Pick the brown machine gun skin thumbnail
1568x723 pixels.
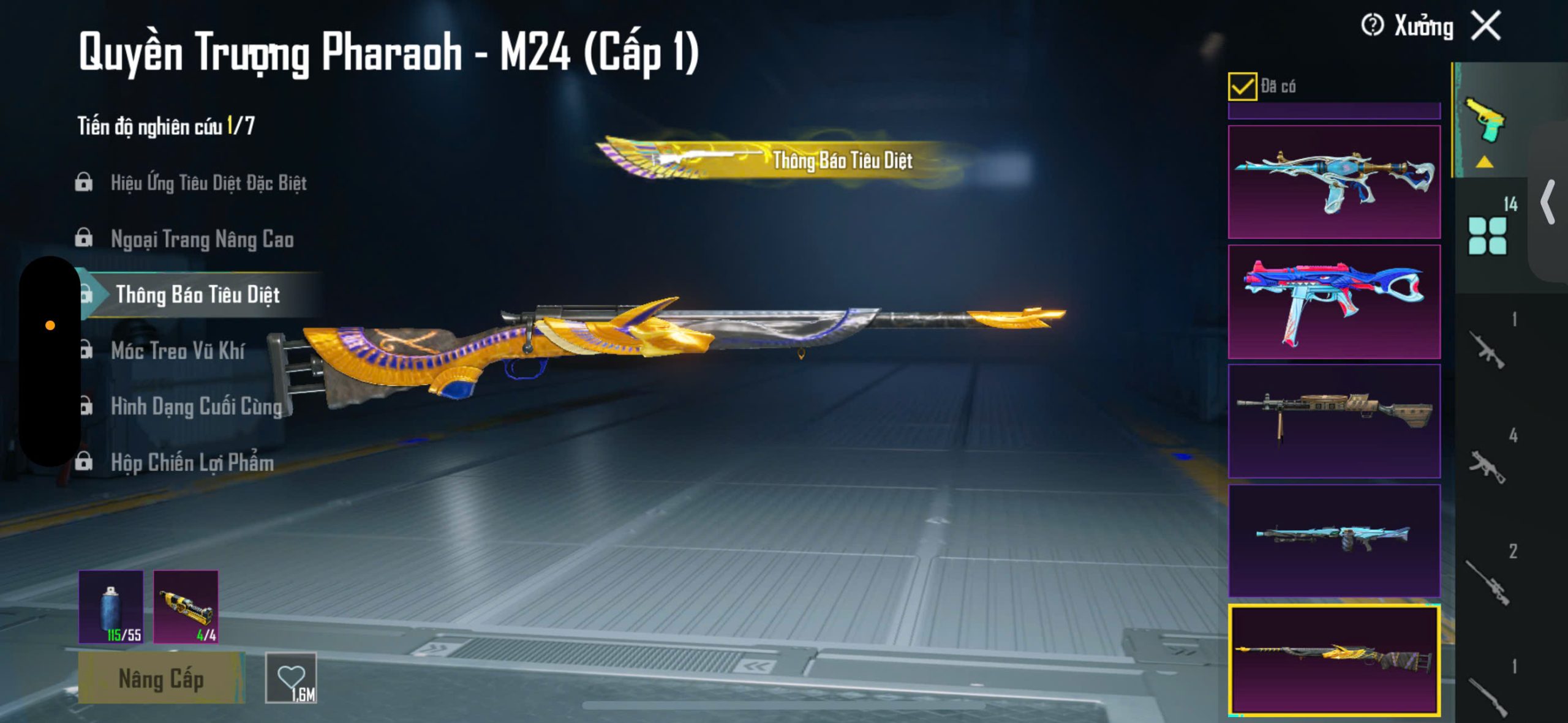click(1334, 421)
